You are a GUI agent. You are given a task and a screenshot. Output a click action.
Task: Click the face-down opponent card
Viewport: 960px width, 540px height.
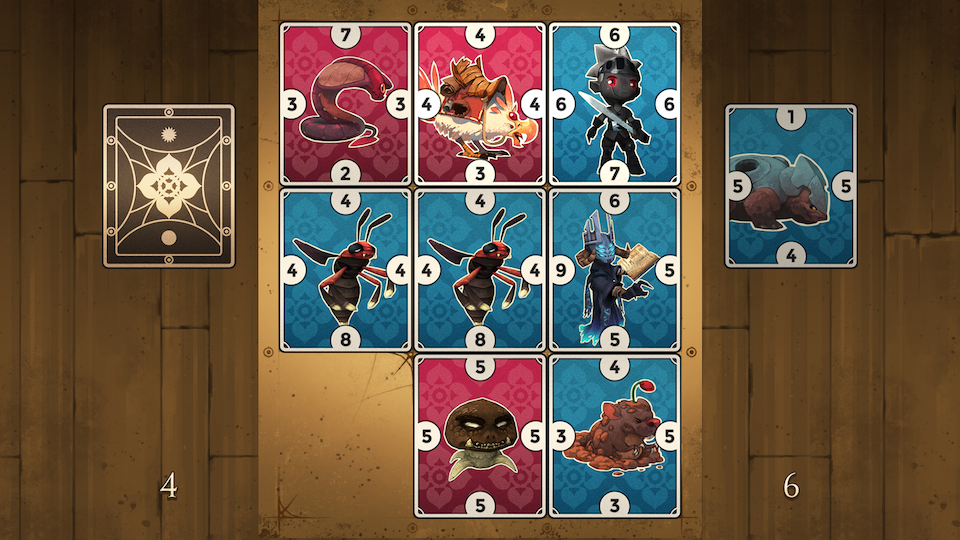[169, 186]
